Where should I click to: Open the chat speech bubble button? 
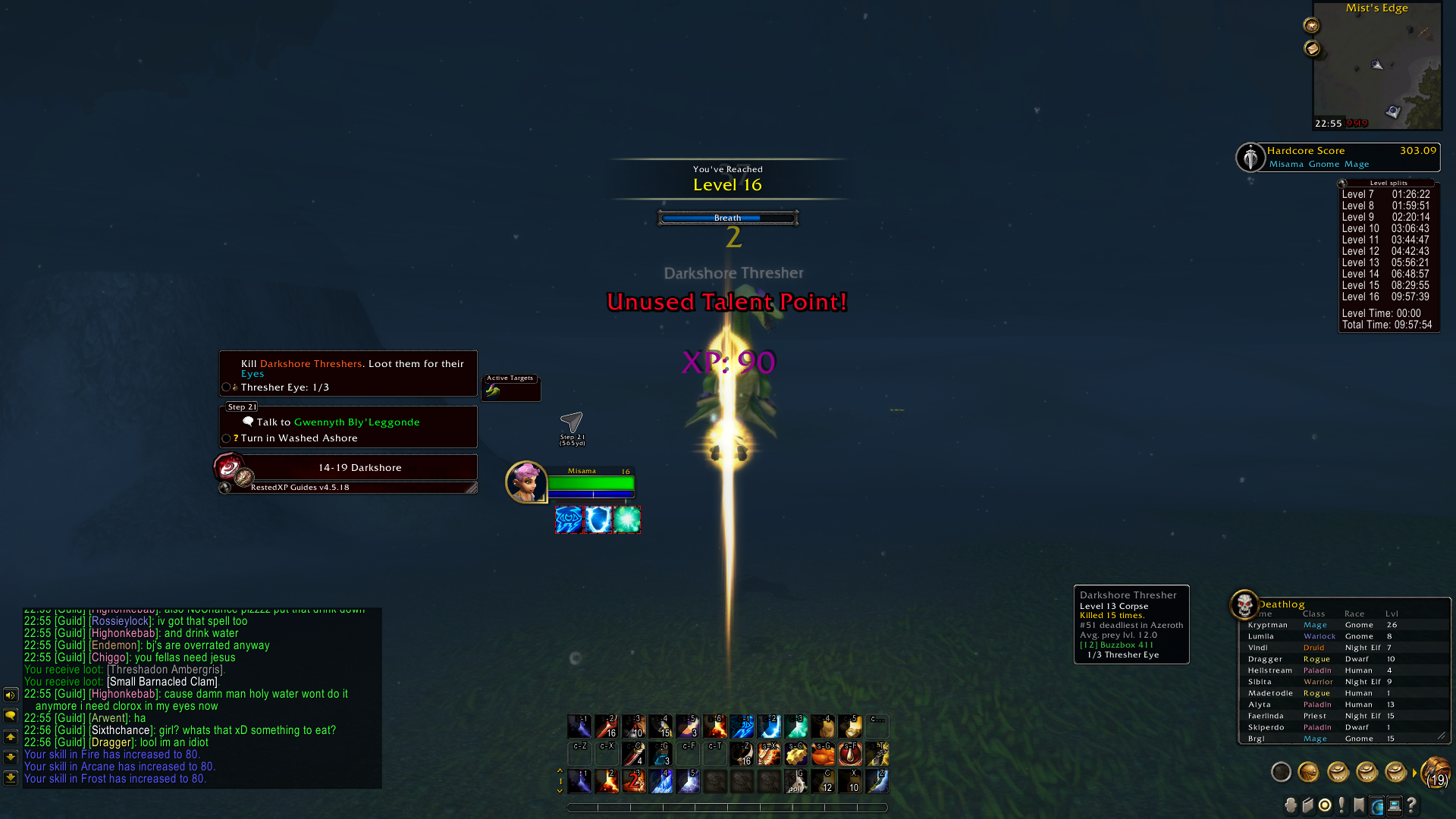pos(11,715)
